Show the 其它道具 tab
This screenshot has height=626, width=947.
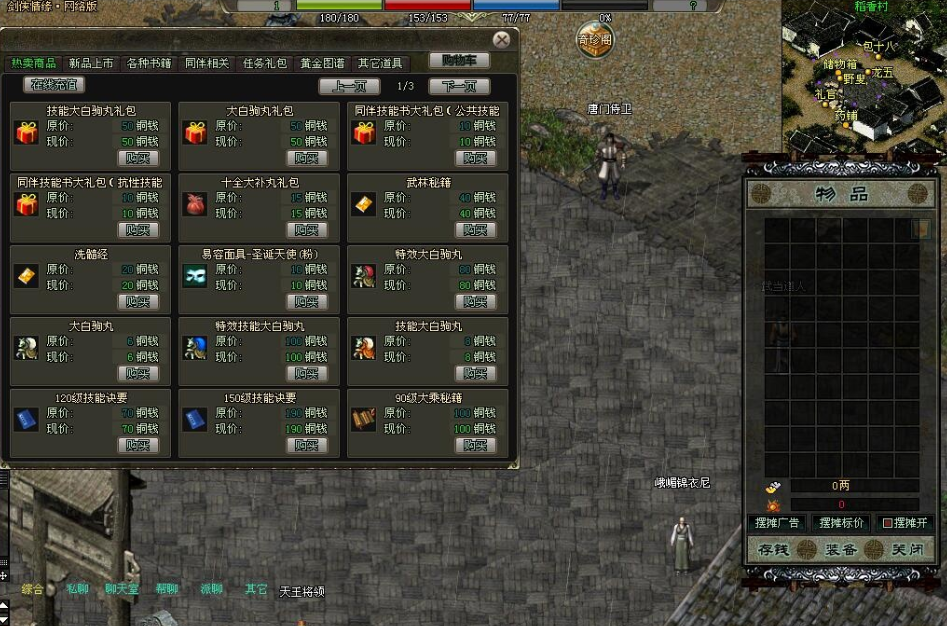tap(380, 63)
